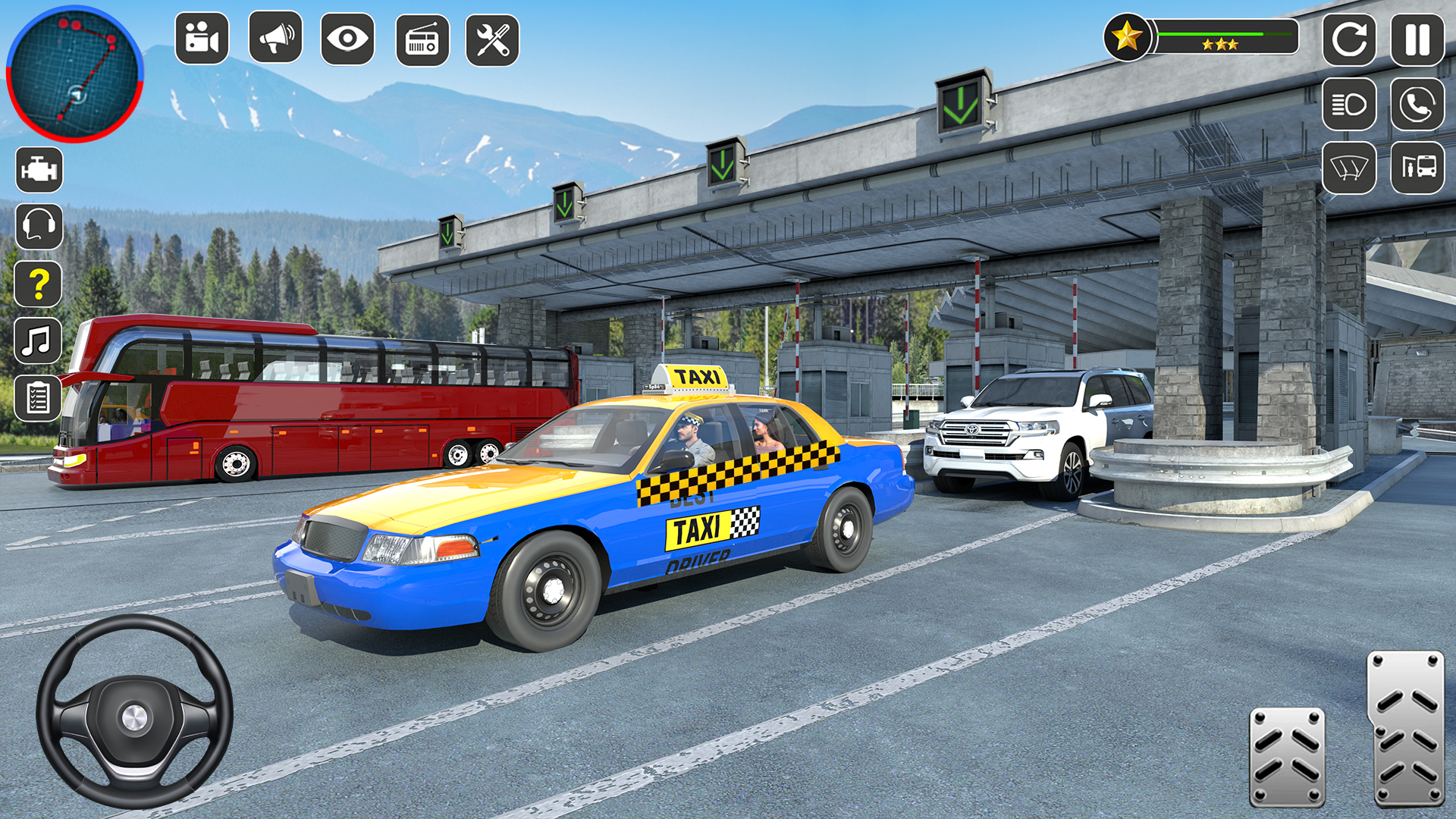The width and height of the screenshot is (1456, 819).
Task: Toggle the eye view button
Action: [x=347, y=39]
